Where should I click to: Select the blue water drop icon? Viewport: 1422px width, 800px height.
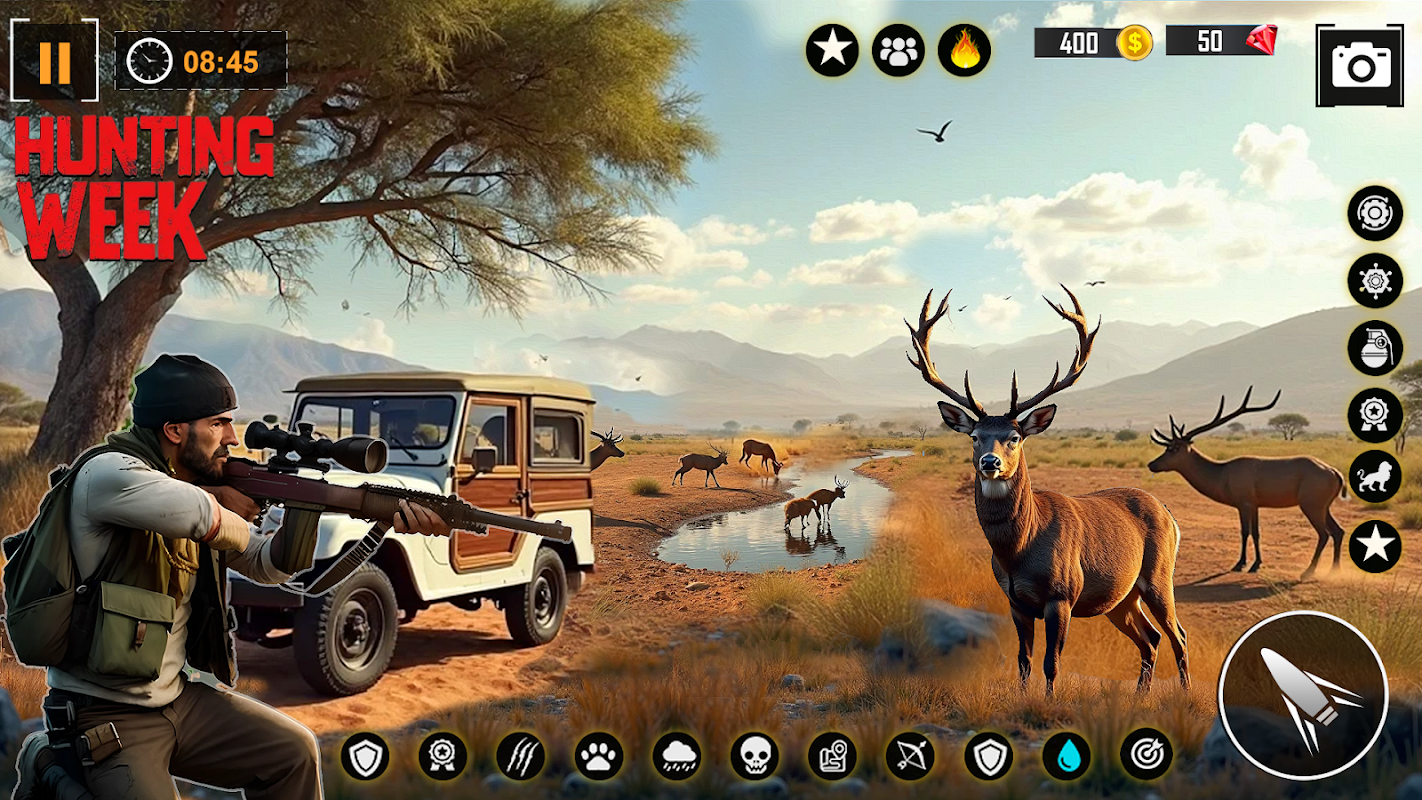pyautogui.click(x=1067, y=756)
